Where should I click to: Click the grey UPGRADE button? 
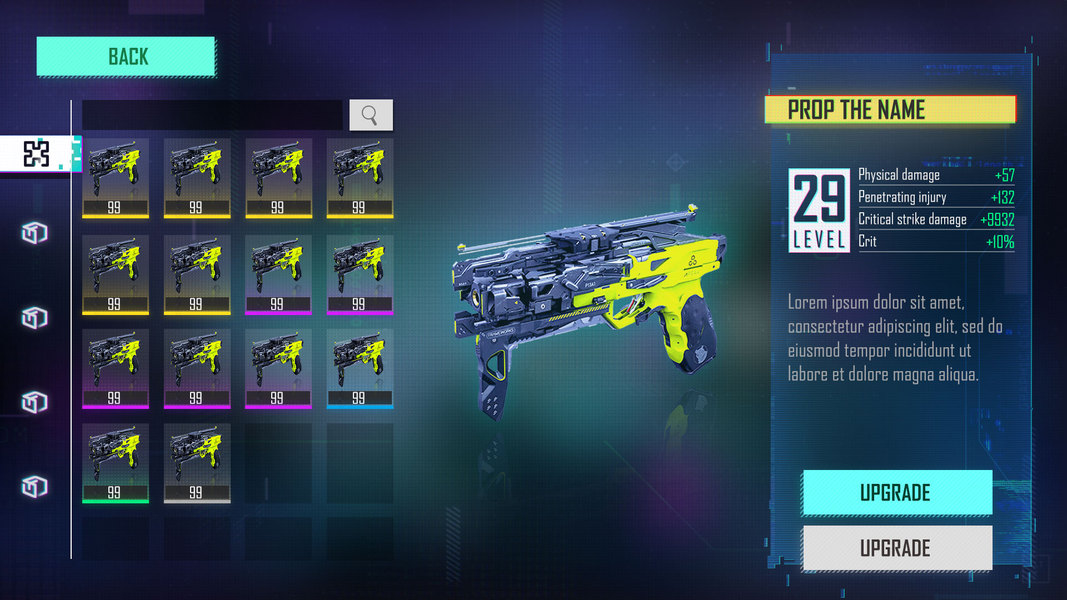tap(896, 548)
